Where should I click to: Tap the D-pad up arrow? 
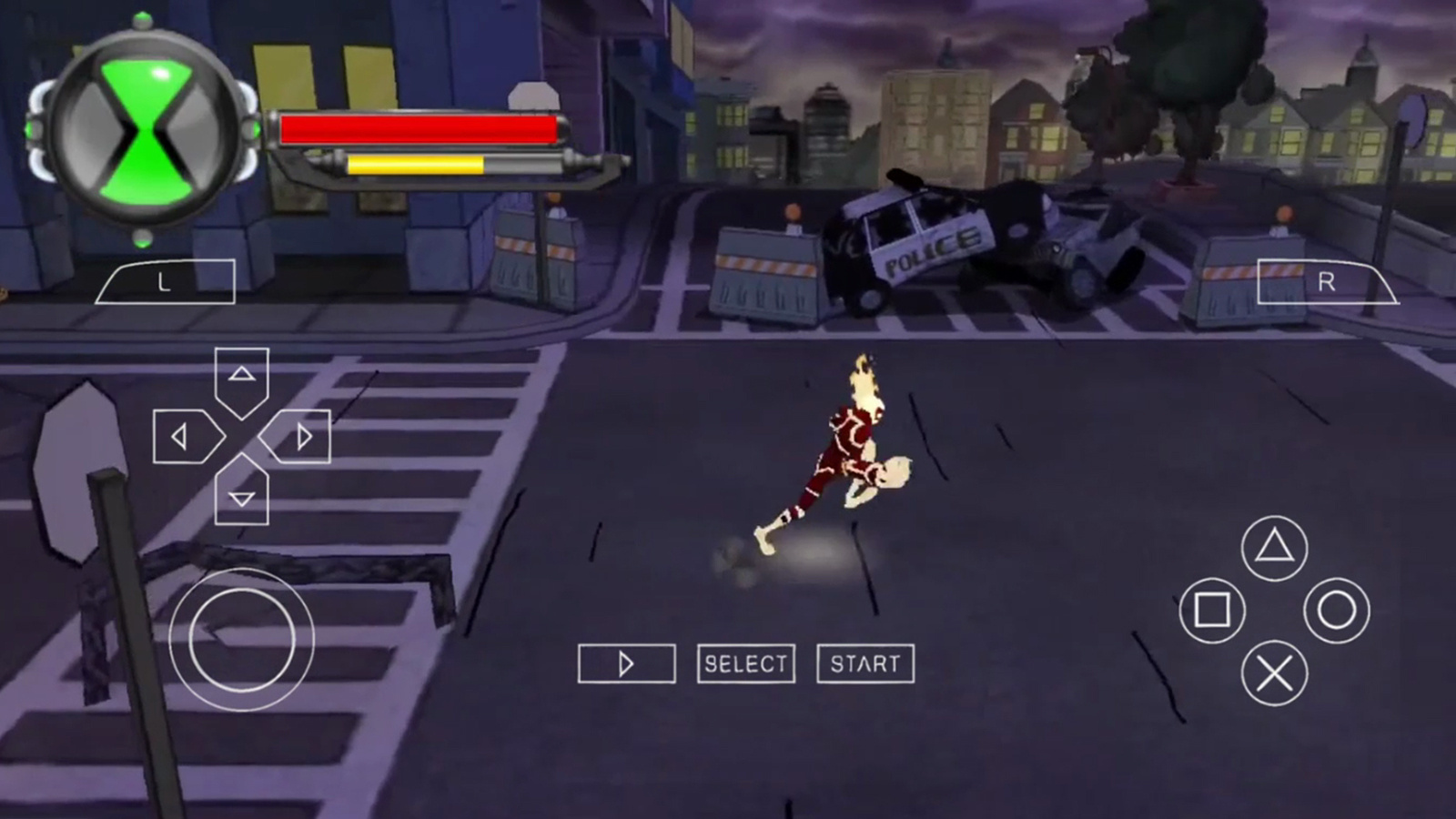point(241,377)
